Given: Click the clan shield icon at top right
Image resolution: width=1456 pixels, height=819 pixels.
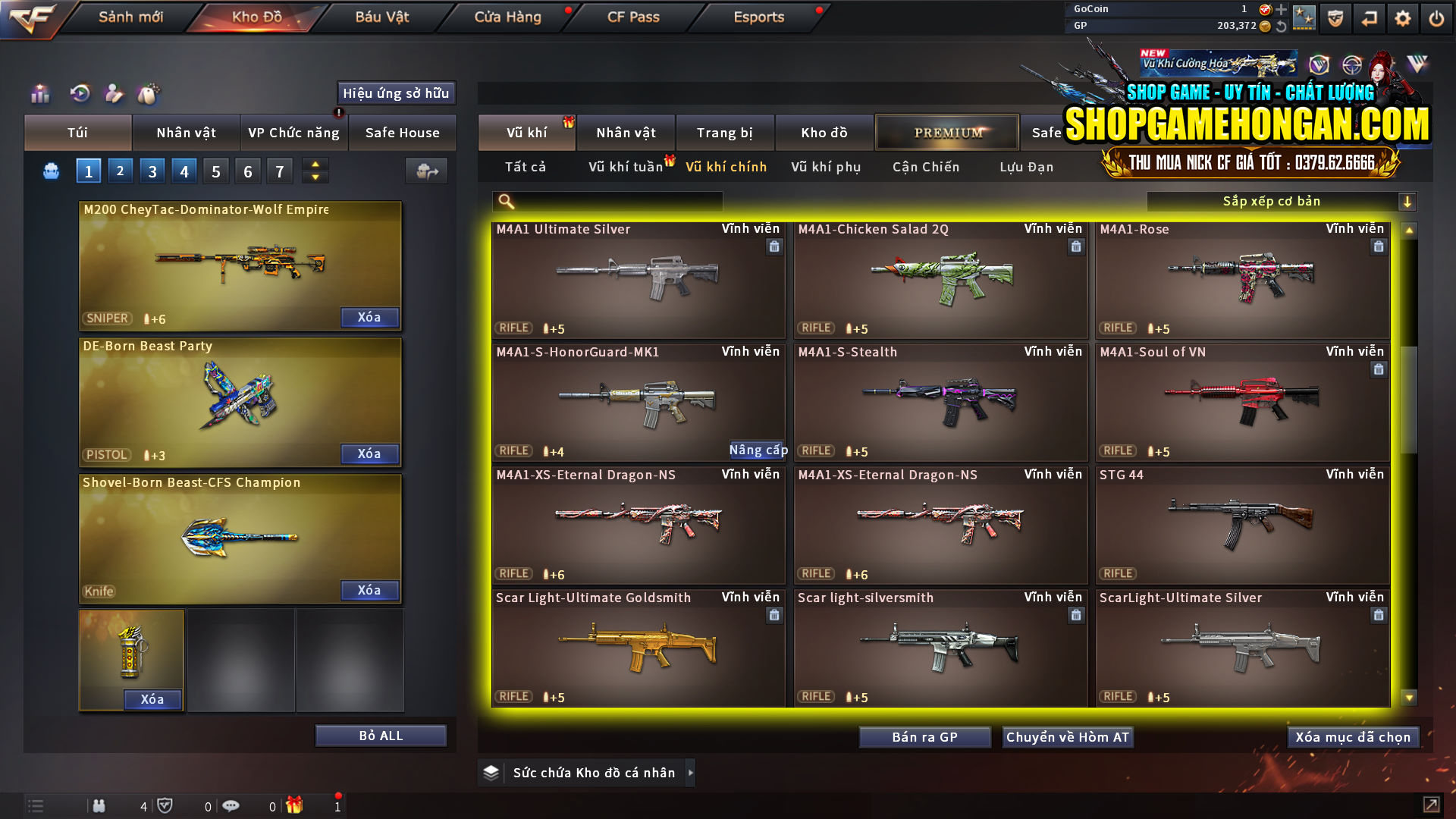Looking at the screenshot, I should pos(1335,17).
